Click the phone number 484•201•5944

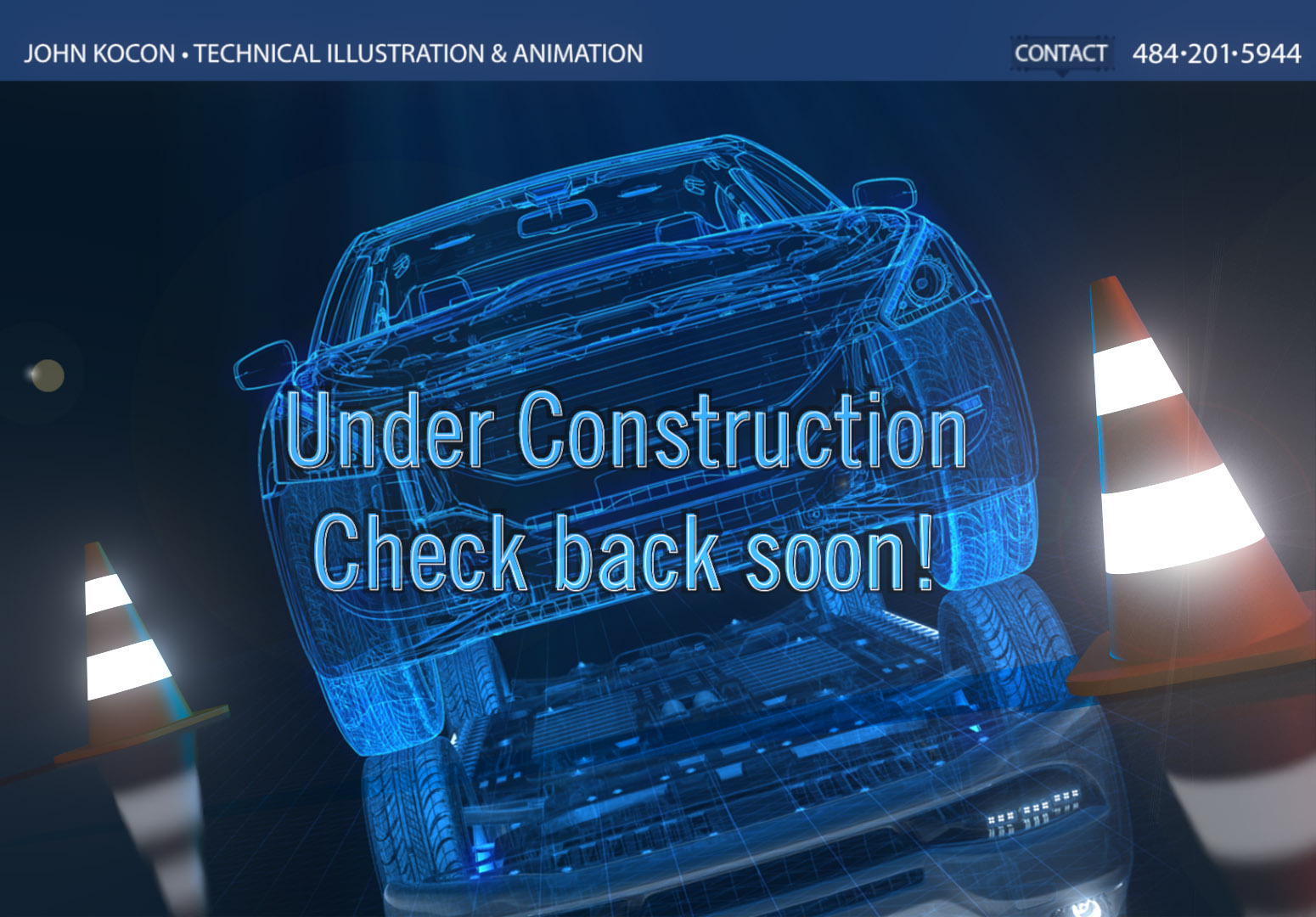click(1214, 53)
